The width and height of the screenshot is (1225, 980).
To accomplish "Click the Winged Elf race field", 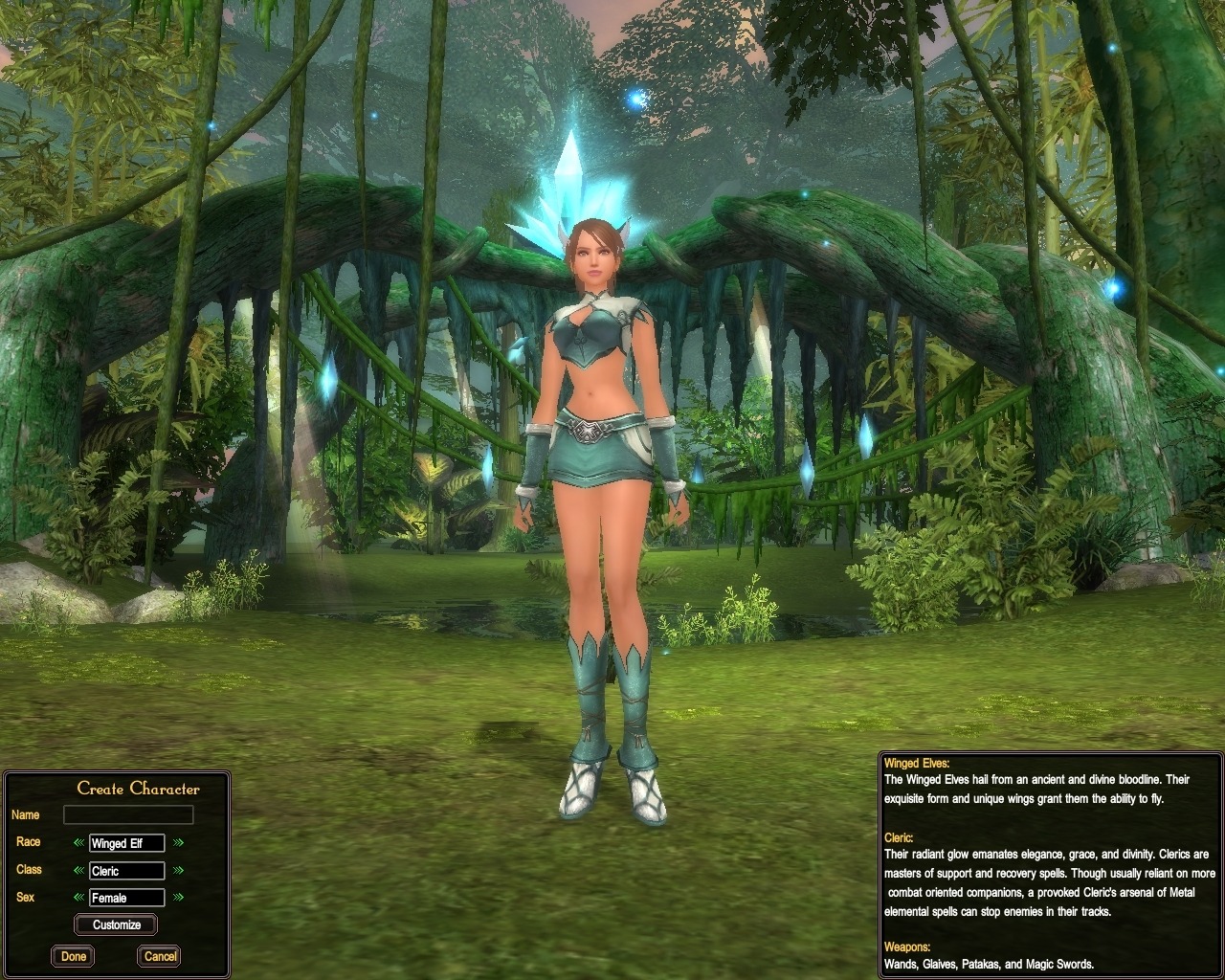I will click(126, 843).
